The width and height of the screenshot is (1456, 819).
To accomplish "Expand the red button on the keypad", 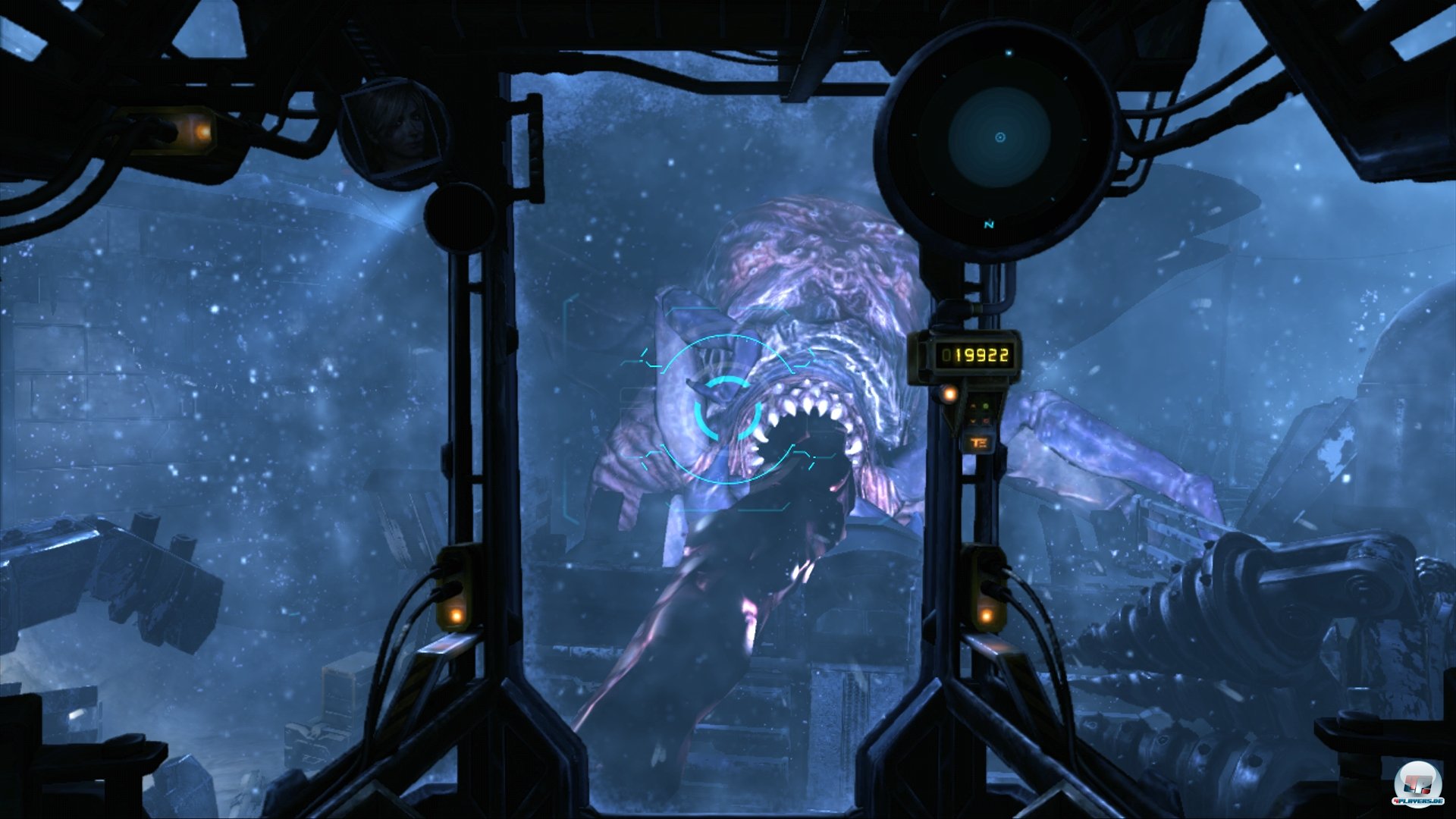I will [x=987, y=420].
